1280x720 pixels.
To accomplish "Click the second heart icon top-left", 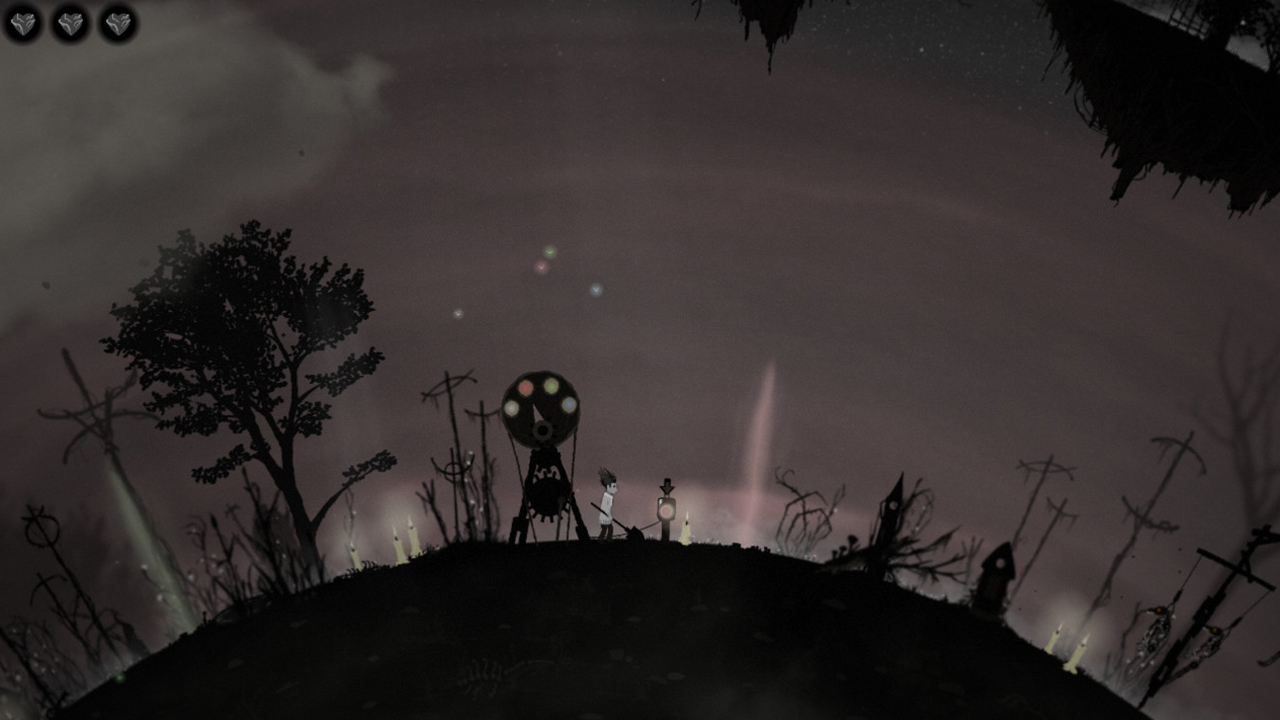I will coord(71,22).
